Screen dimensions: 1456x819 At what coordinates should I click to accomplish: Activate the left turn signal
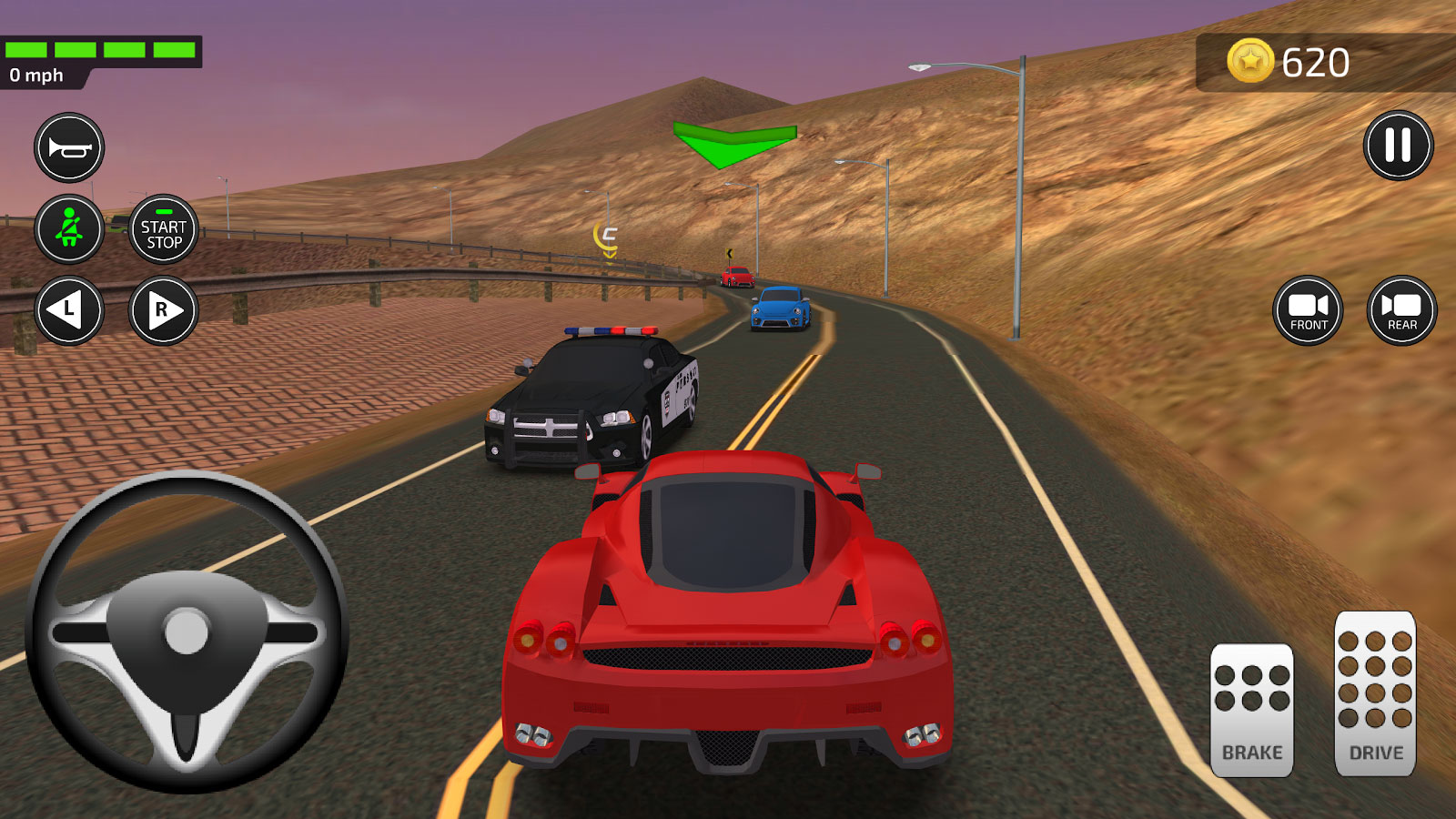(x=69, y=310)
